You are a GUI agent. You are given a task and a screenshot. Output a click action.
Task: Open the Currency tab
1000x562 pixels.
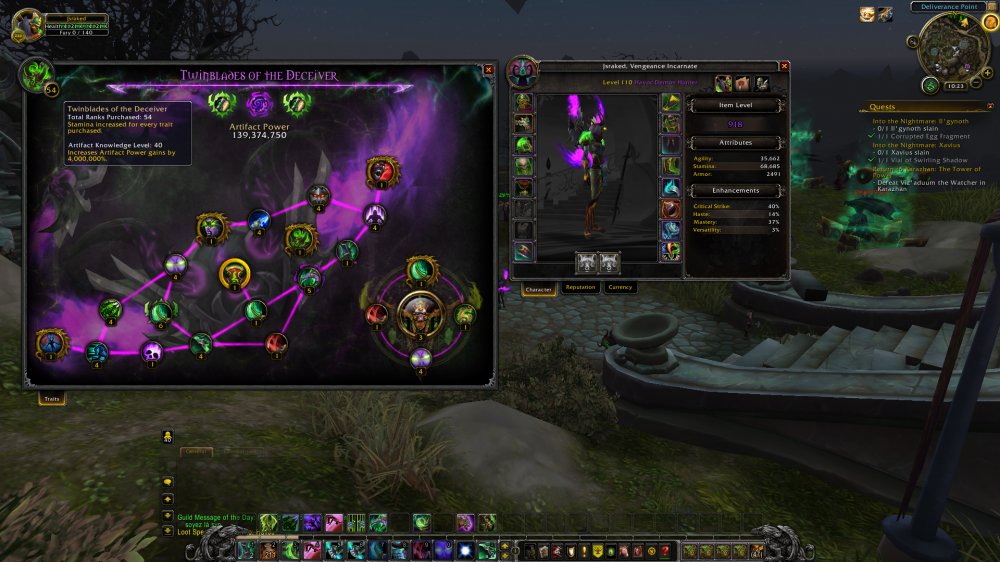click(x=620, y=288)
